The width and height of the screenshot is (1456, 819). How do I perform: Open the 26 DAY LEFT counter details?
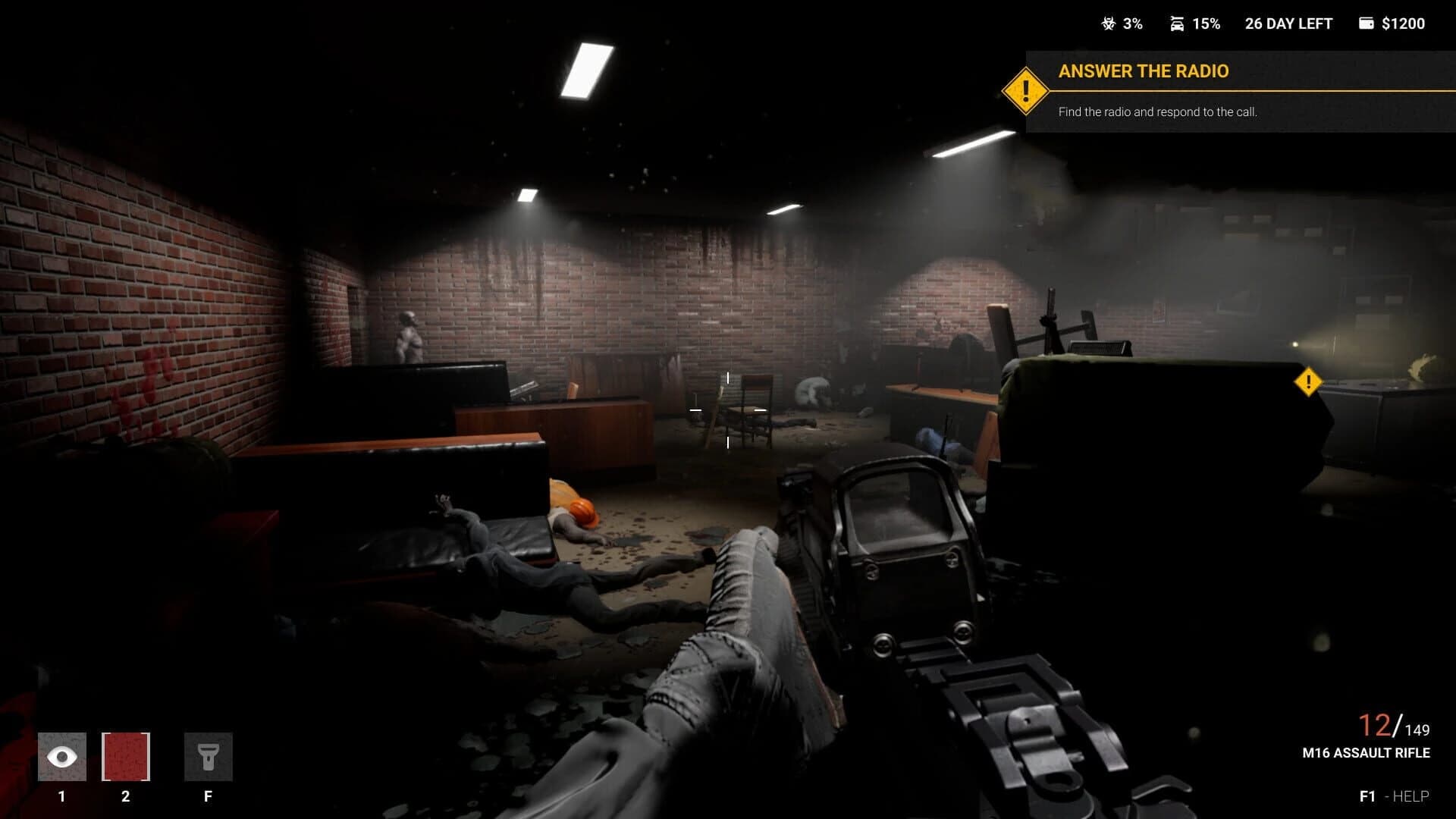point(1287,24)
